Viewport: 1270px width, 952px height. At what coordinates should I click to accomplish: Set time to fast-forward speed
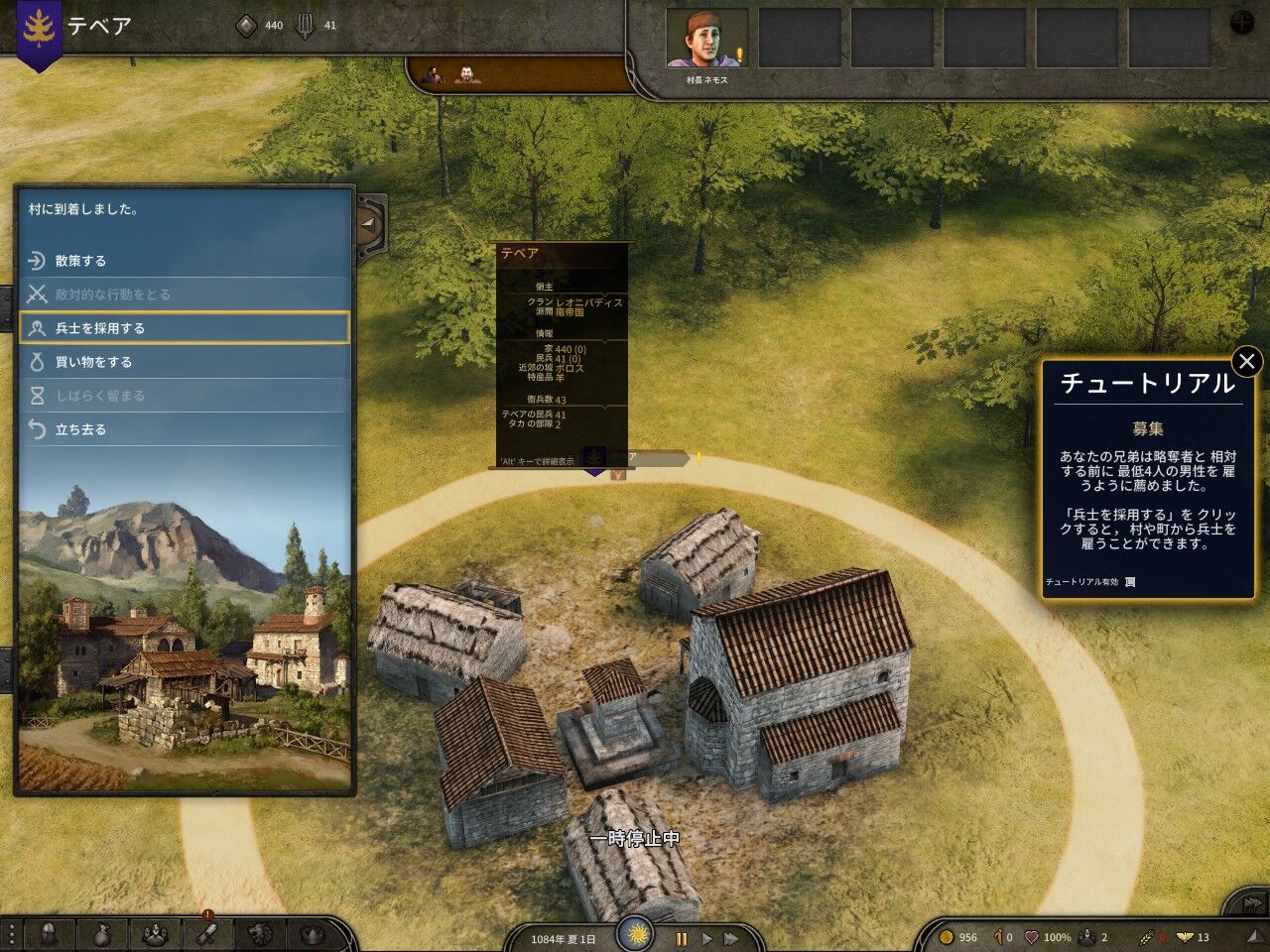point(731,938)
